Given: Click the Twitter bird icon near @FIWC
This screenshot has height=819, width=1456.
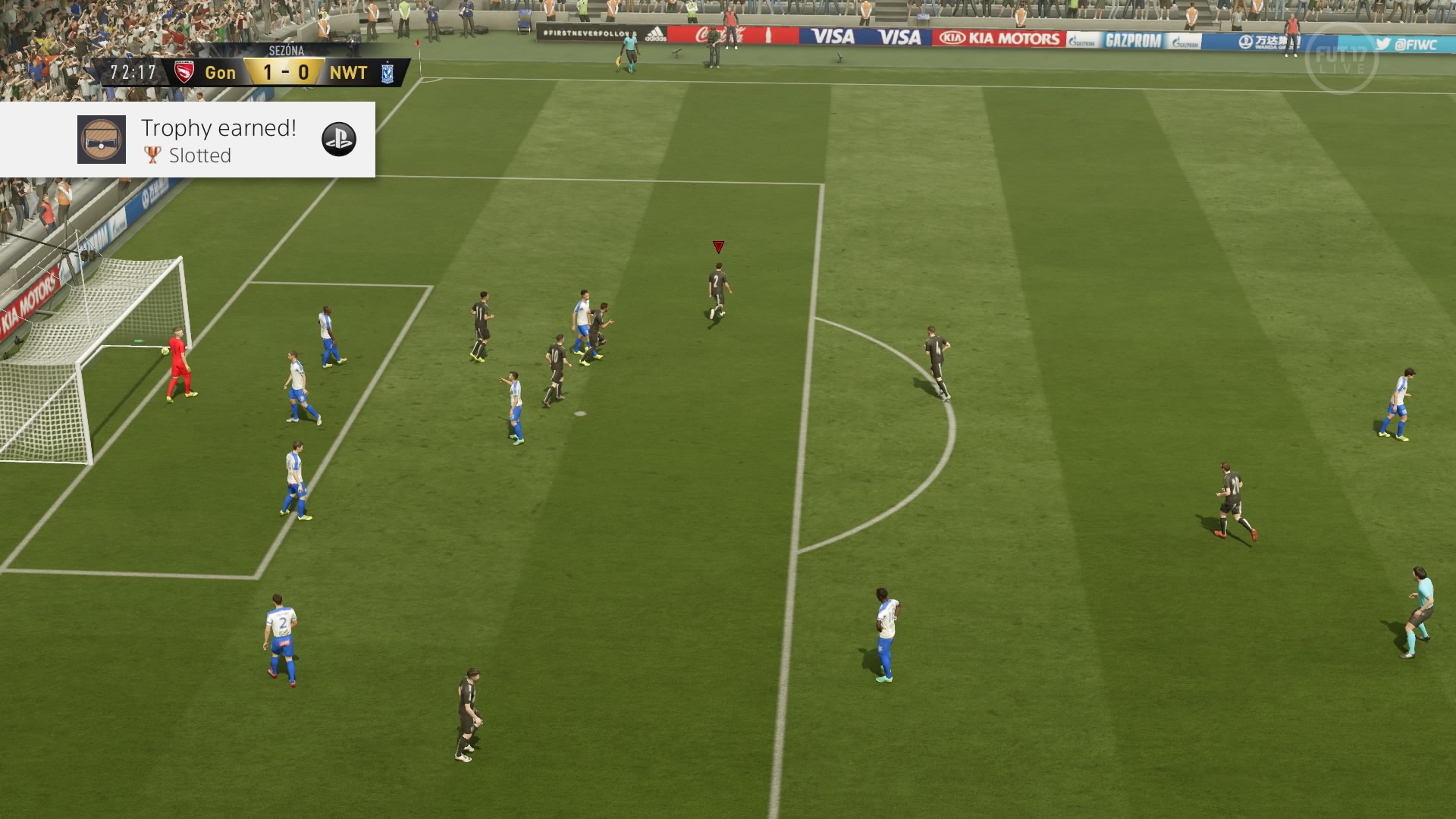Looking at the screenshot, I should click(x=1383, y=45).
